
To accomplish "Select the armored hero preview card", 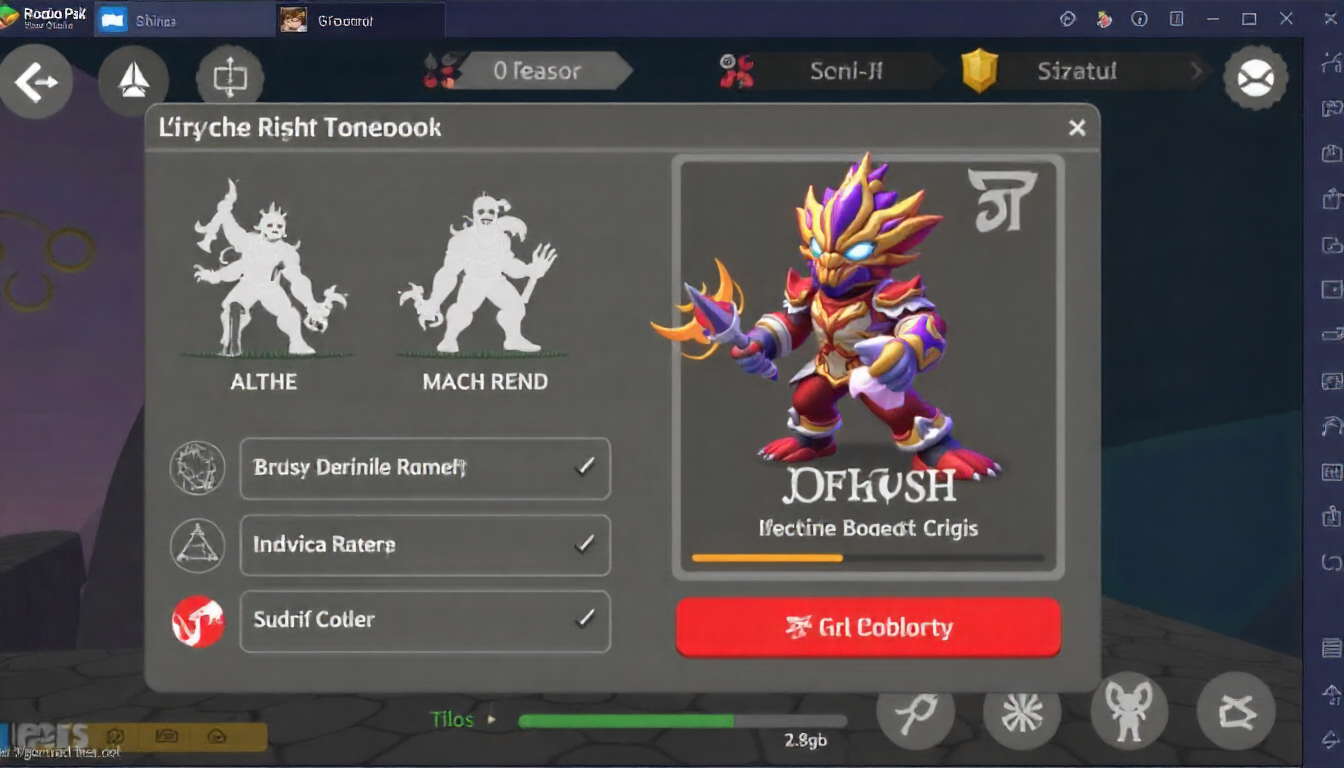I will point(868,365).
